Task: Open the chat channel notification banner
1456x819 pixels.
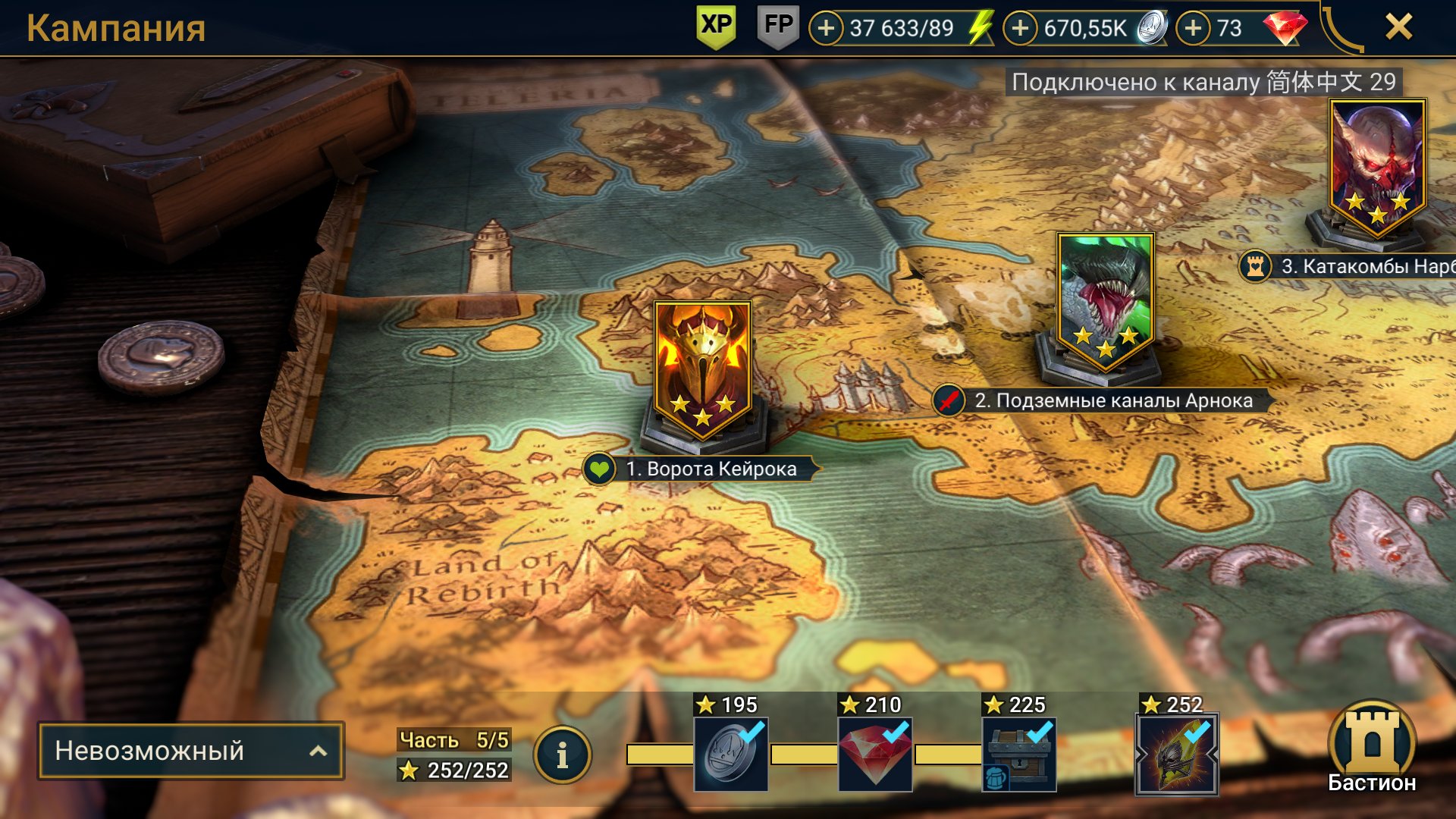Action: point(1203,82)
